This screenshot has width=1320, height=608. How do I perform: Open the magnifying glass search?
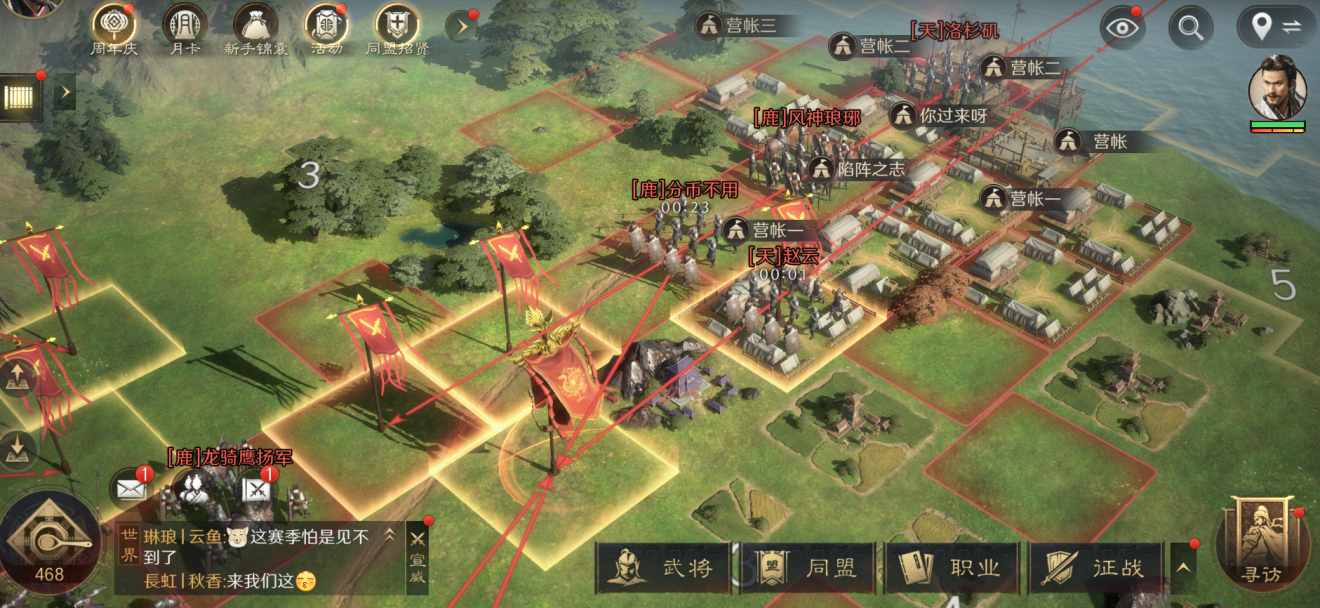click(1190, 27)
